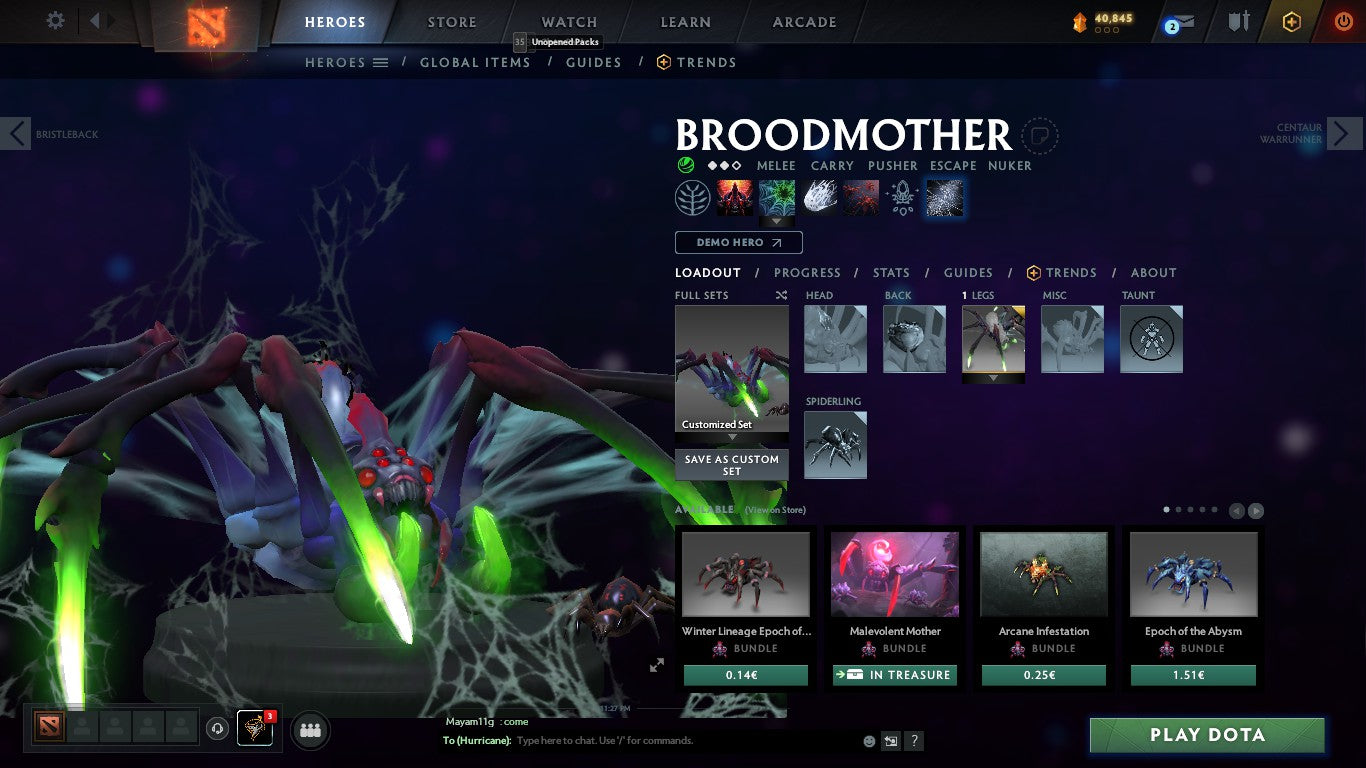Switch to the STATS tab
The width and height of the screenshot is (1366, 768).
point(889,272)
